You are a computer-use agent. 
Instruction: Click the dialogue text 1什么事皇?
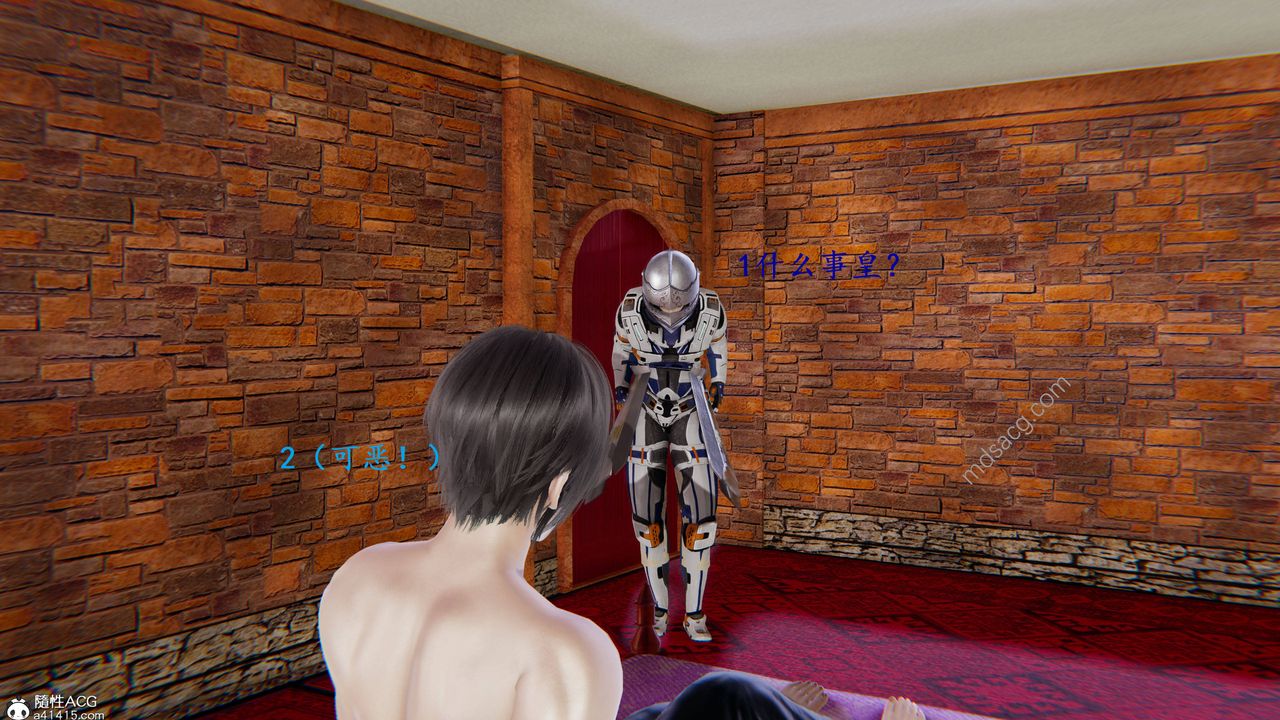[x=817, y=263]
